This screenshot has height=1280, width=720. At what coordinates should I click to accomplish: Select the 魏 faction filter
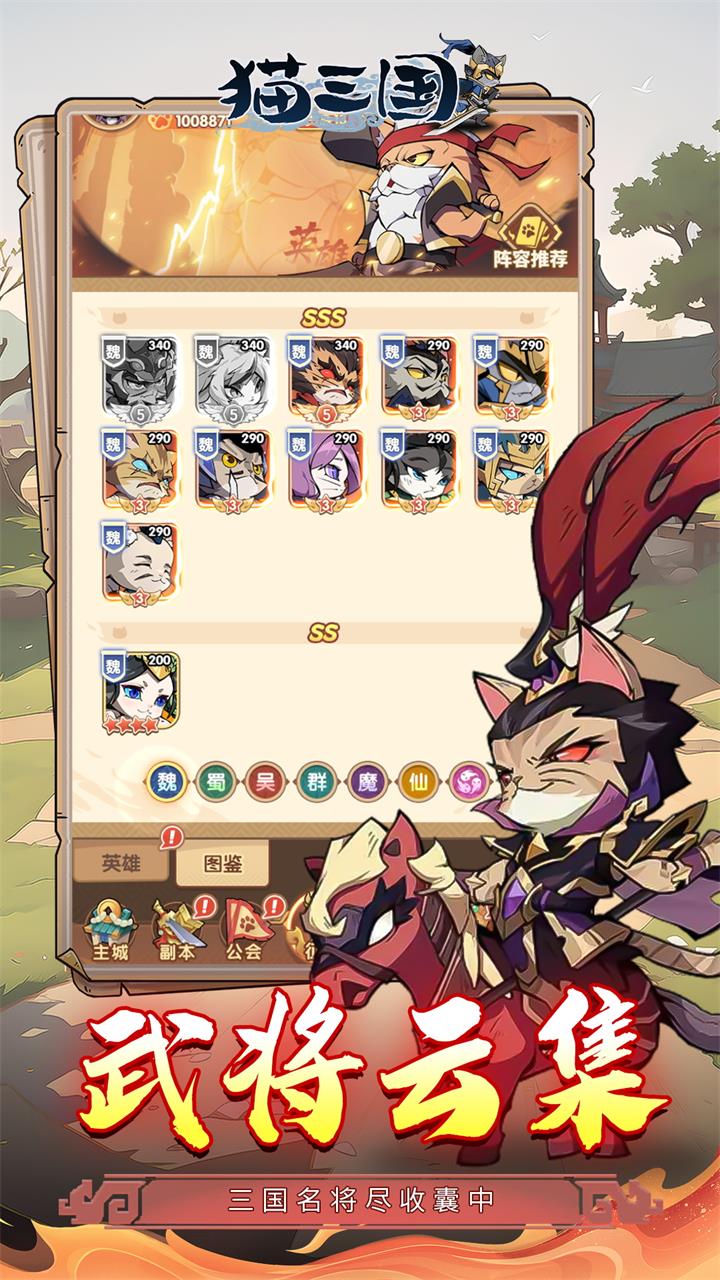click(166, 780)
